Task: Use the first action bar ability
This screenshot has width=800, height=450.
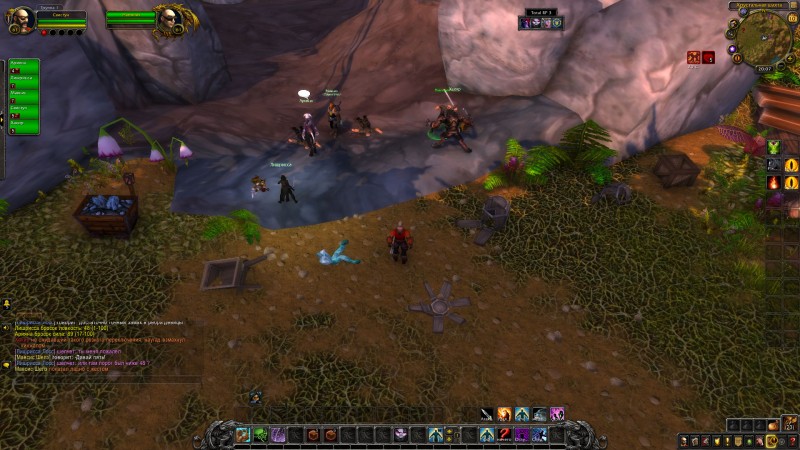Action: 242,434
